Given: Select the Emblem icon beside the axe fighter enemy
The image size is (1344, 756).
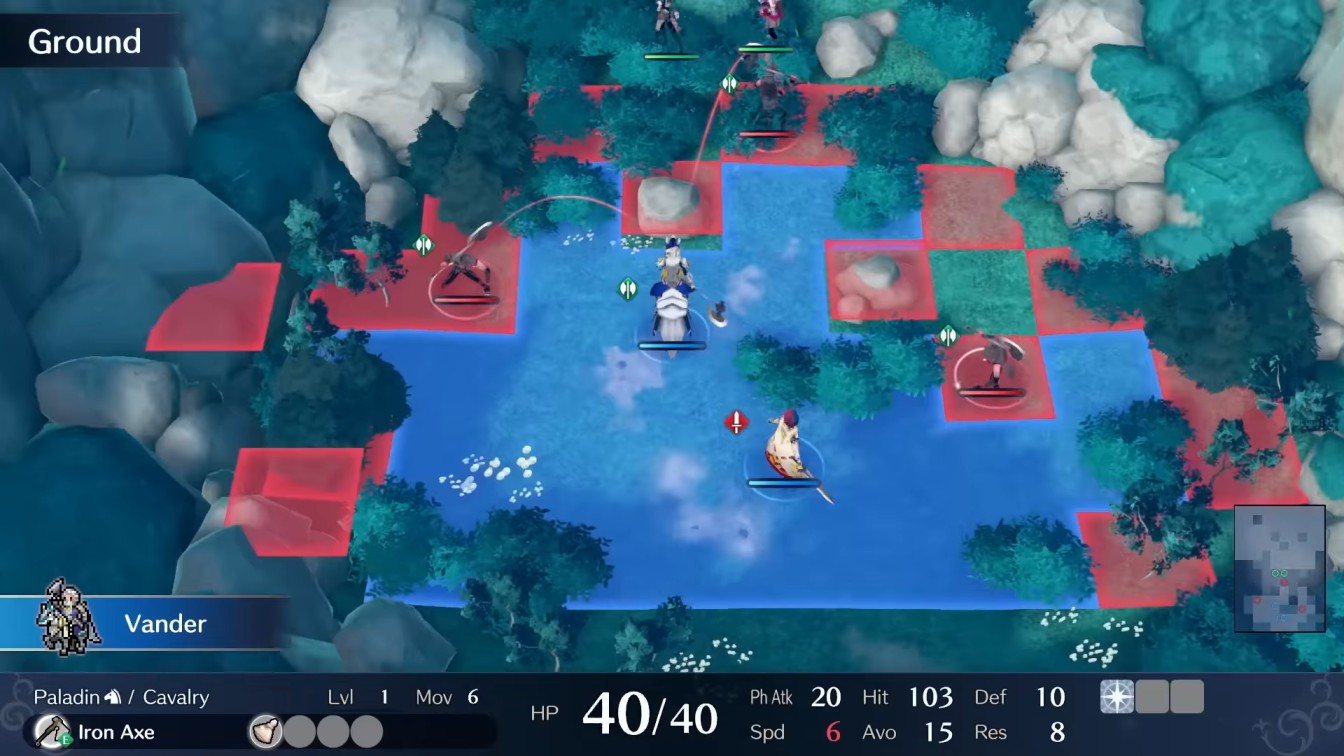Looking at the screenshot, I should point(422,241).
